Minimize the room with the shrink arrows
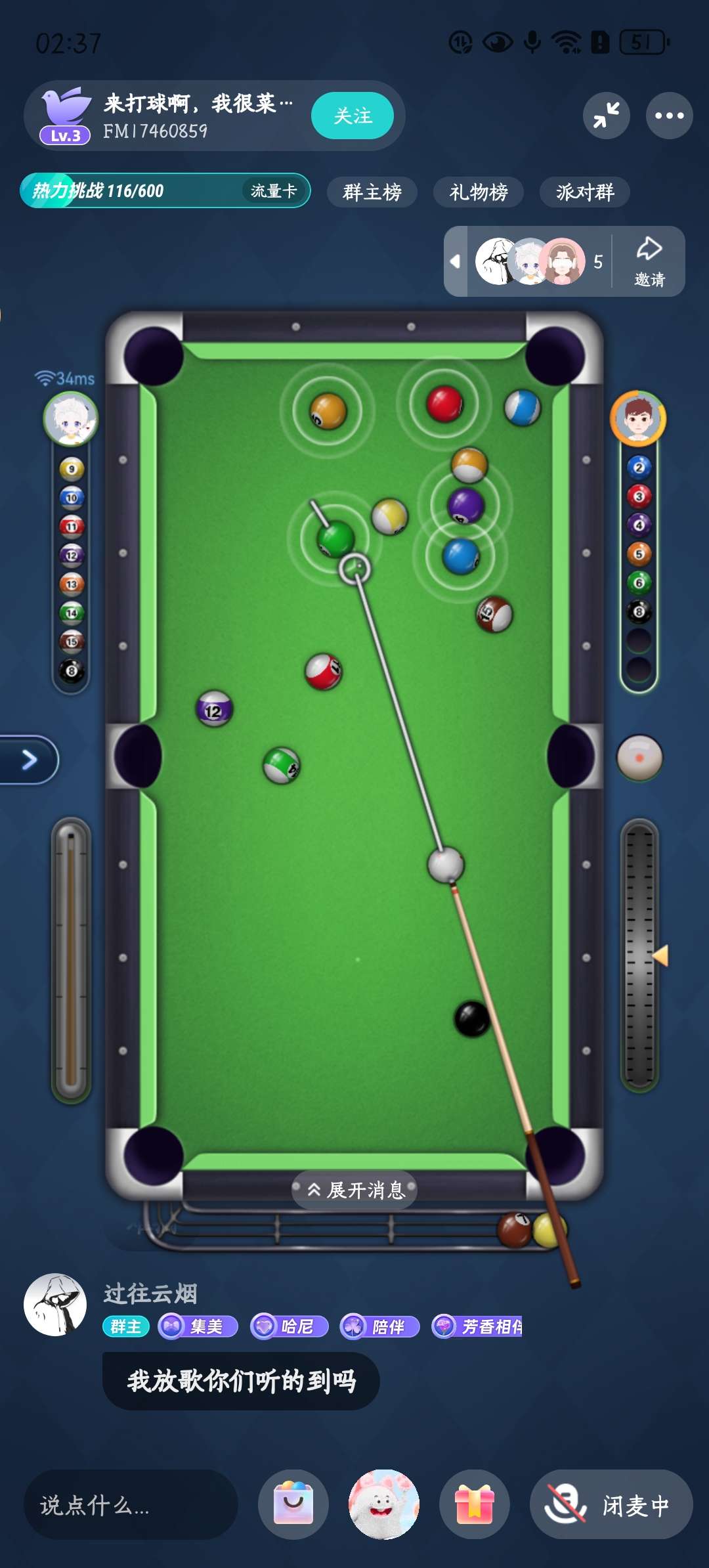 [606, 116]
